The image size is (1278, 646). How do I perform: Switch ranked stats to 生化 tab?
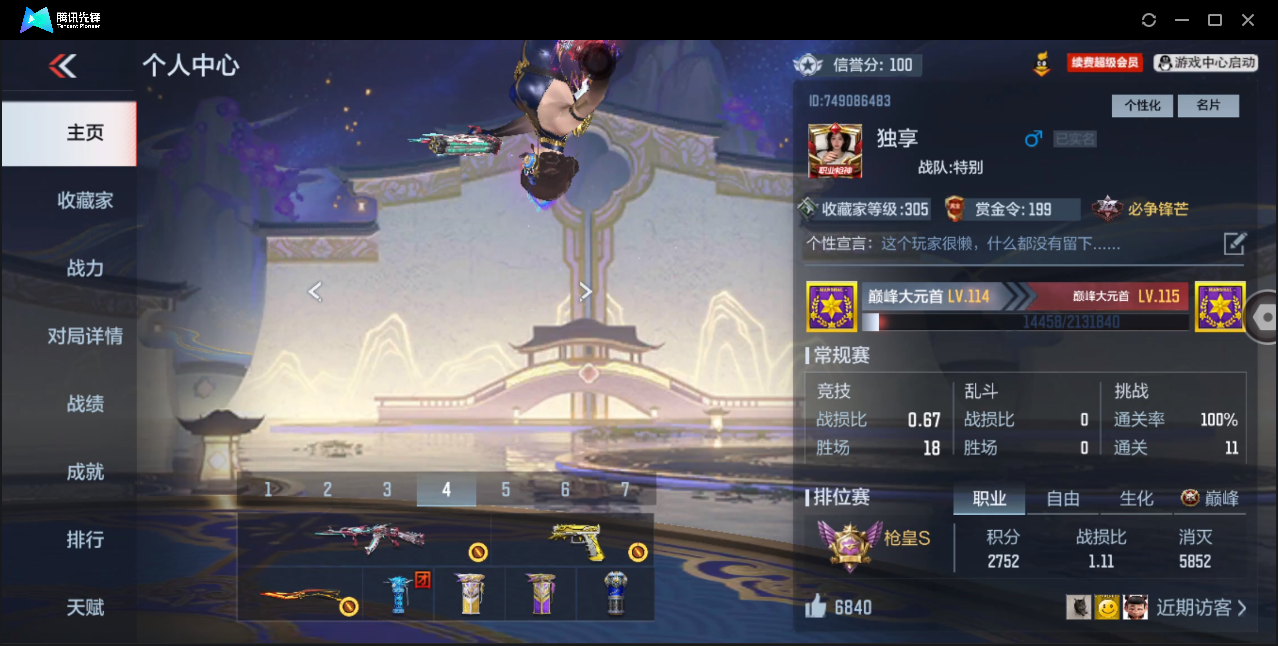point(1136,498)
